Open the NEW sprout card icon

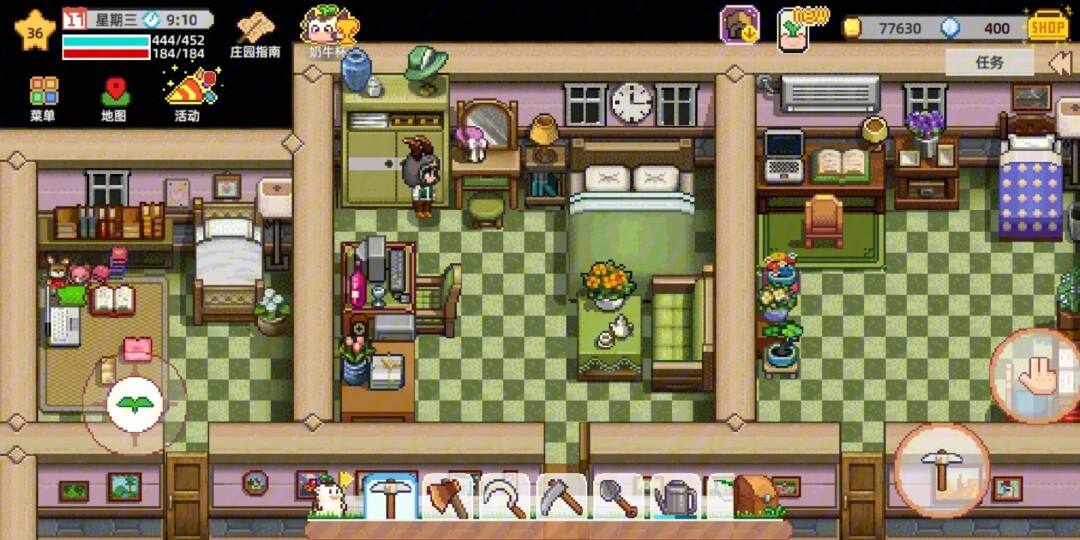tap(797, 26)
